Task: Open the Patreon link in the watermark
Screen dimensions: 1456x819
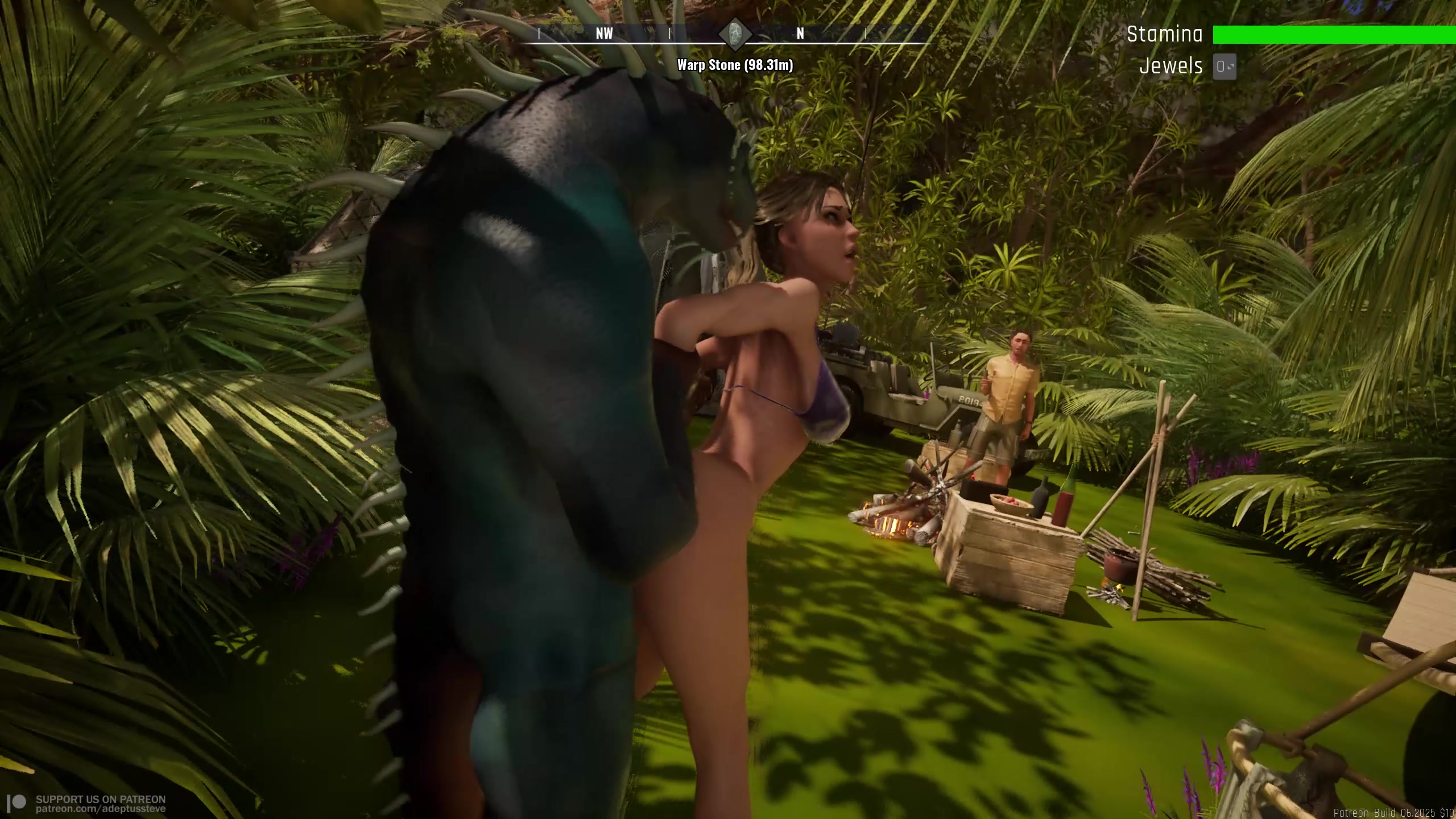Action: pos(101,809)
